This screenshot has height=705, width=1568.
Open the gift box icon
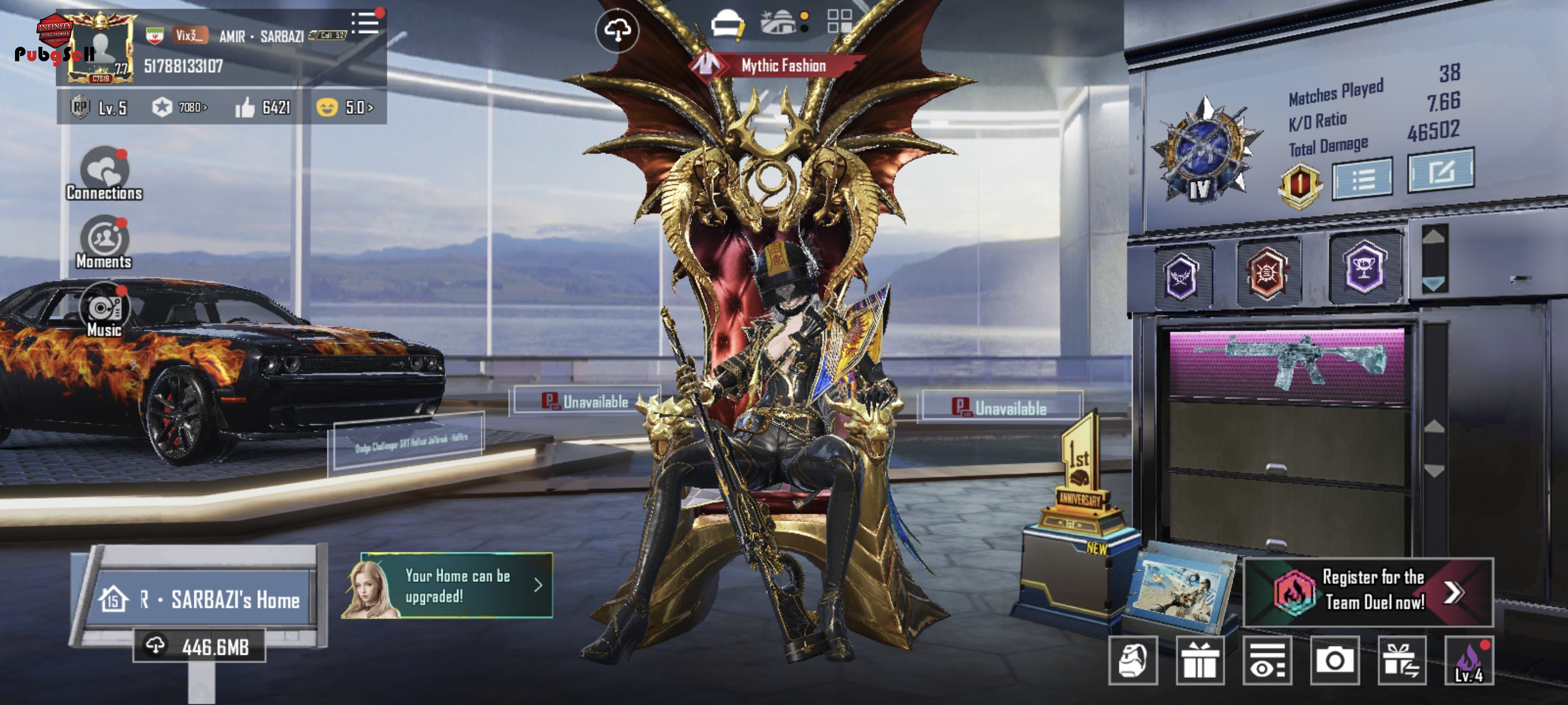coord(1199,661)
